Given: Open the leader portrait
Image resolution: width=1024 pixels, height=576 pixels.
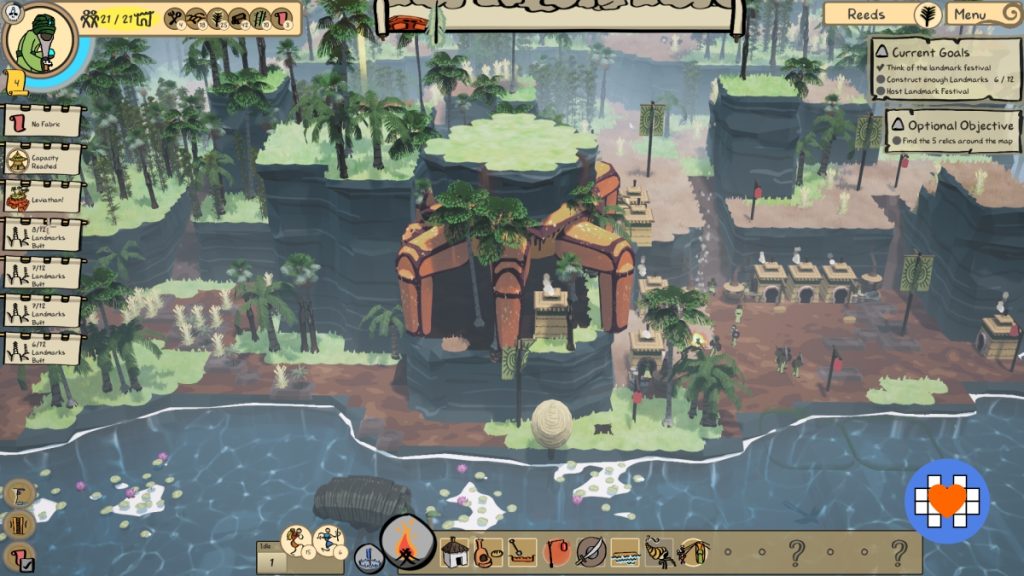Looking at the screenshot, I should point(40,40).
